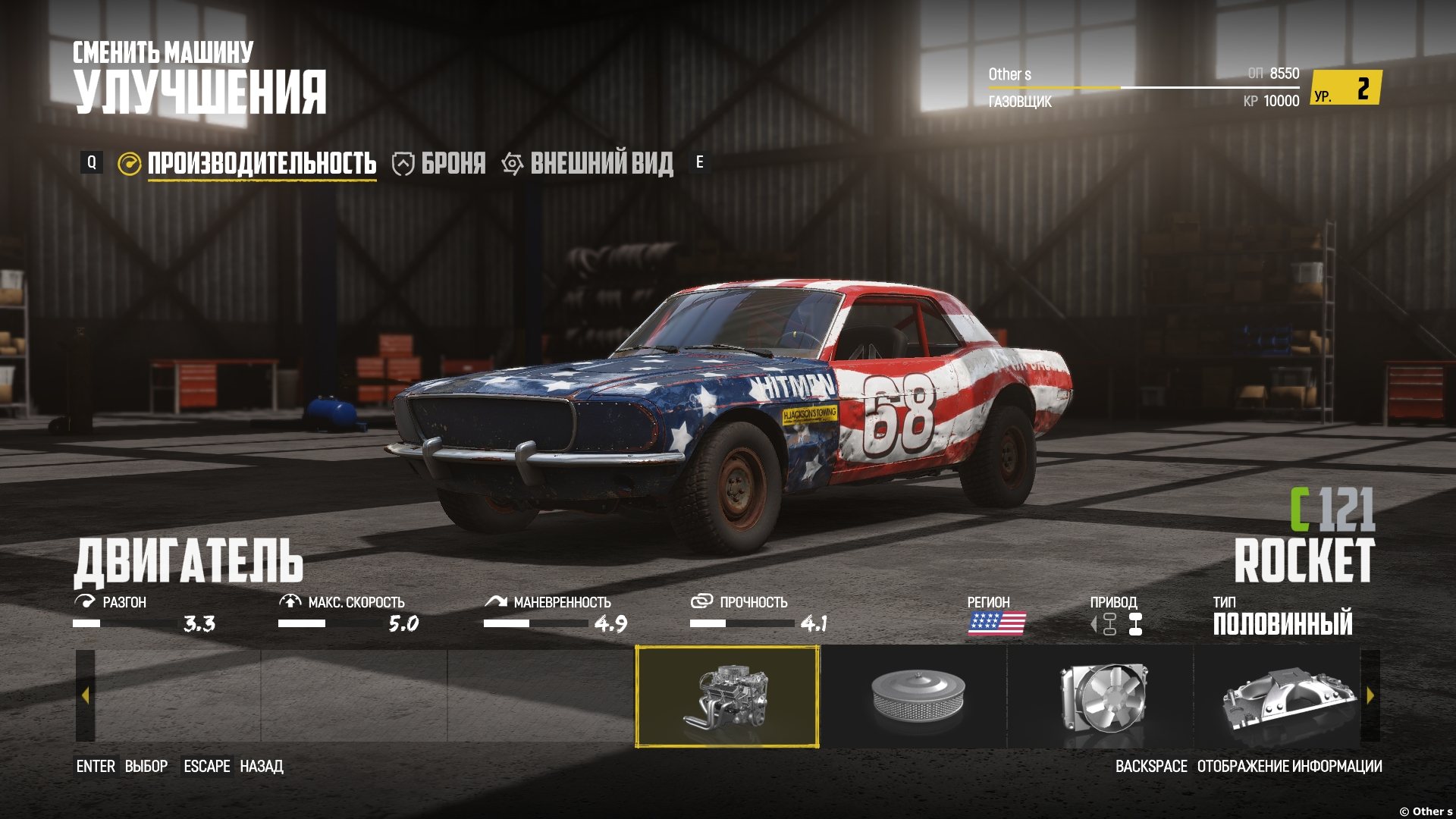Show more parts with right arrow
Screen dimensions: 1456x819
(1370, 695)
